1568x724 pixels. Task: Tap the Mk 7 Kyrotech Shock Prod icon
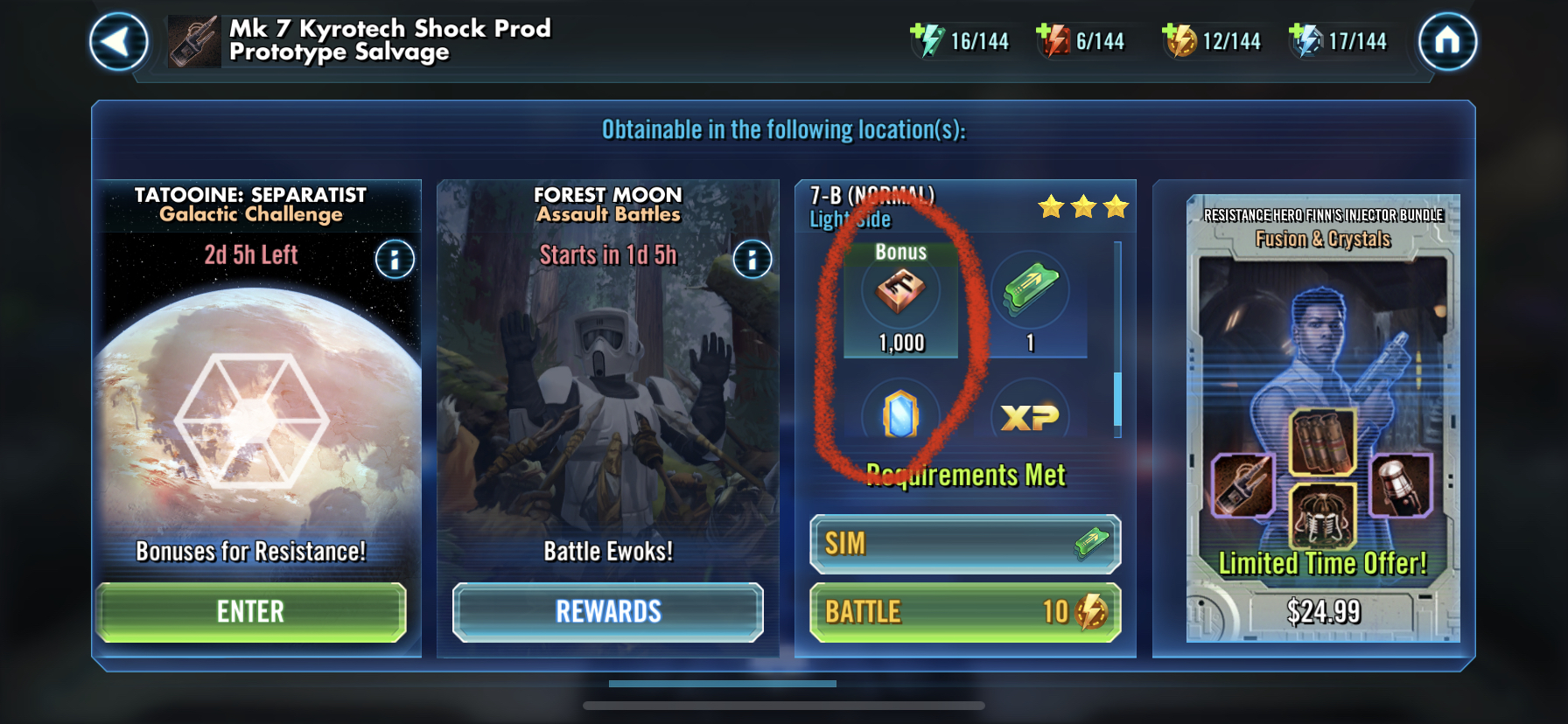point(194,41)
